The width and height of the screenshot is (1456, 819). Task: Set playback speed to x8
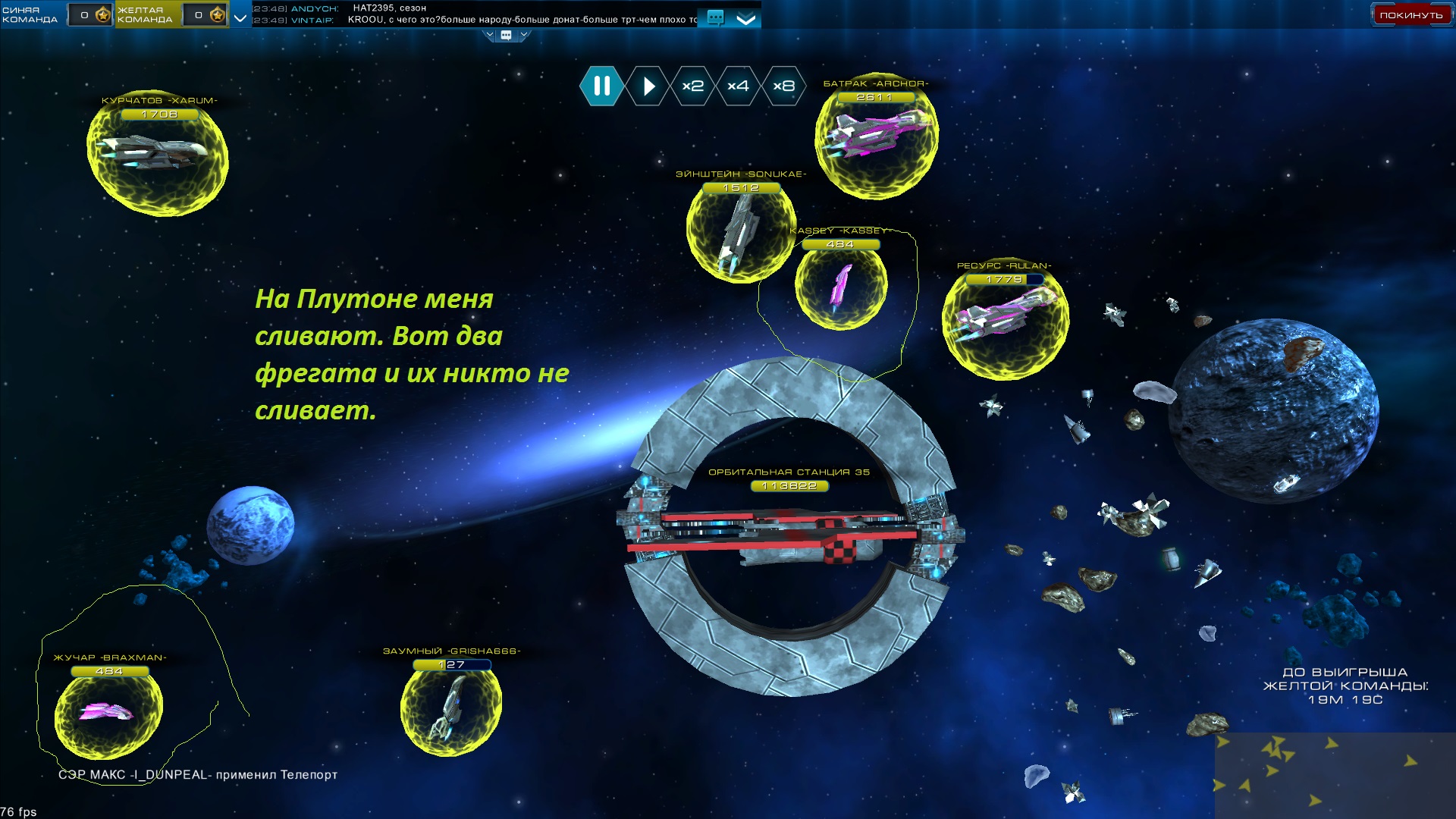pyautogui.click(x=783, y=86)
